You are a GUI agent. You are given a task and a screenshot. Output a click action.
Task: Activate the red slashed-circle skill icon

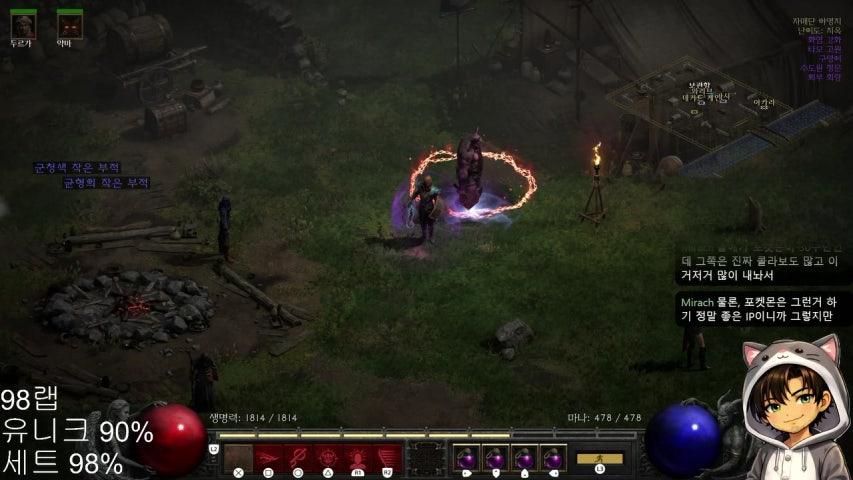click(x=297, y=459)
